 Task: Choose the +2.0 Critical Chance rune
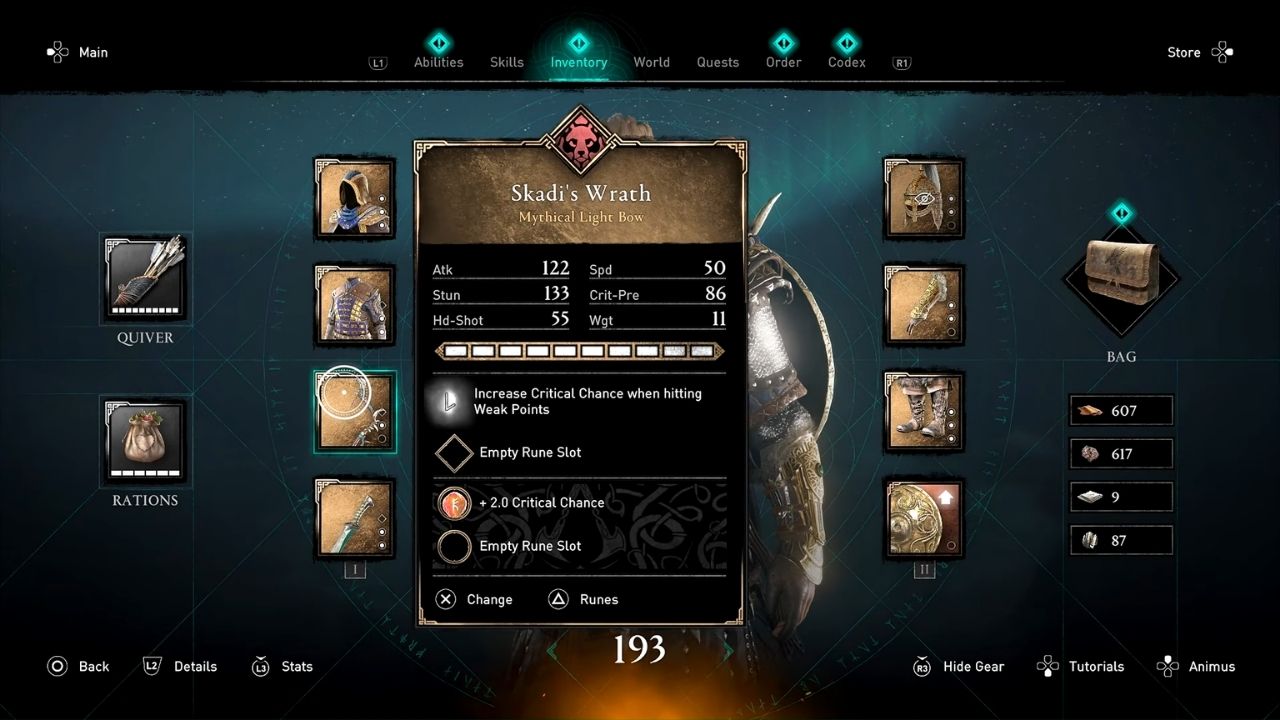tap(454, 503)
